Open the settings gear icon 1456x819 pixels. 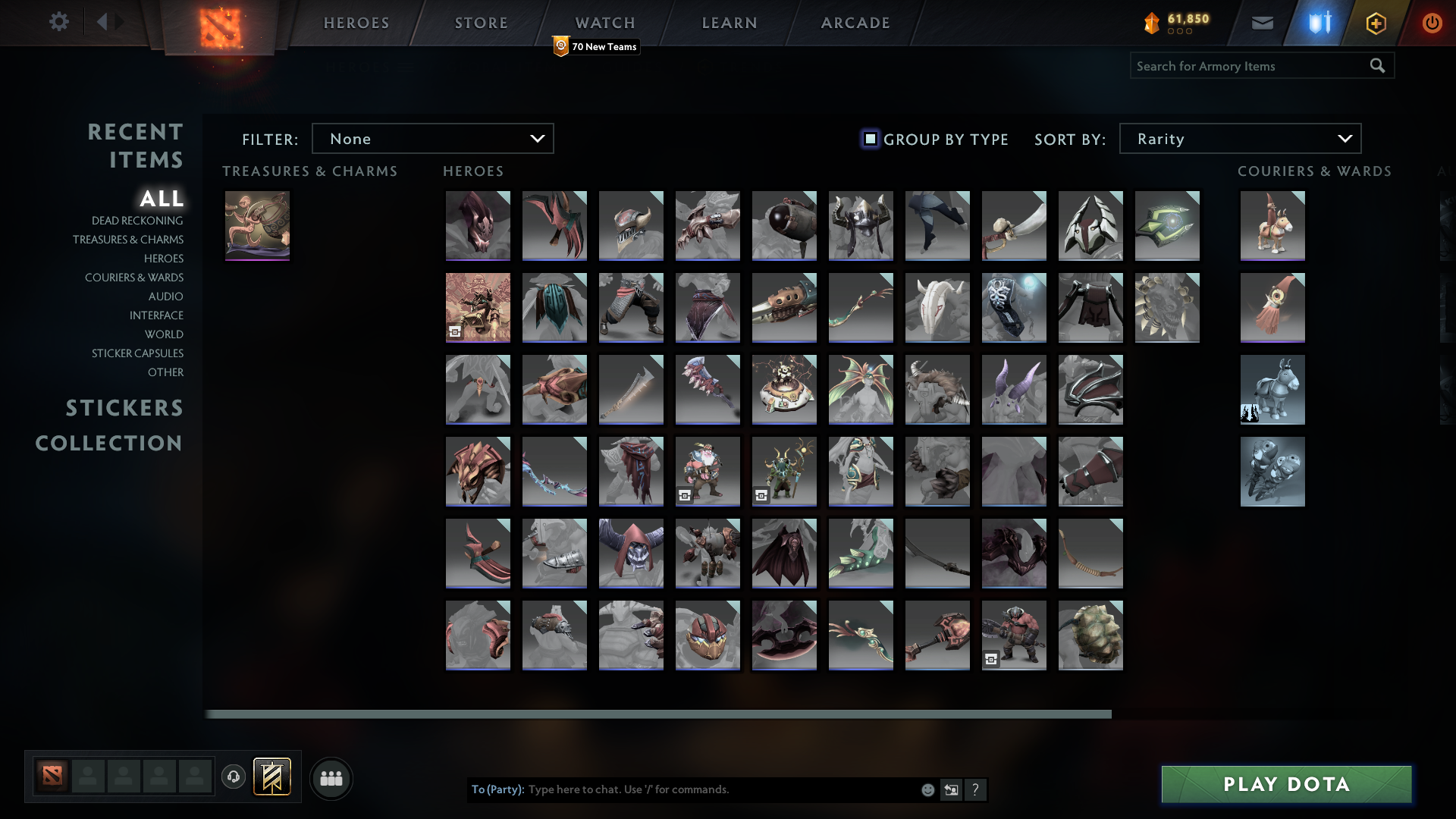point(59,22)
